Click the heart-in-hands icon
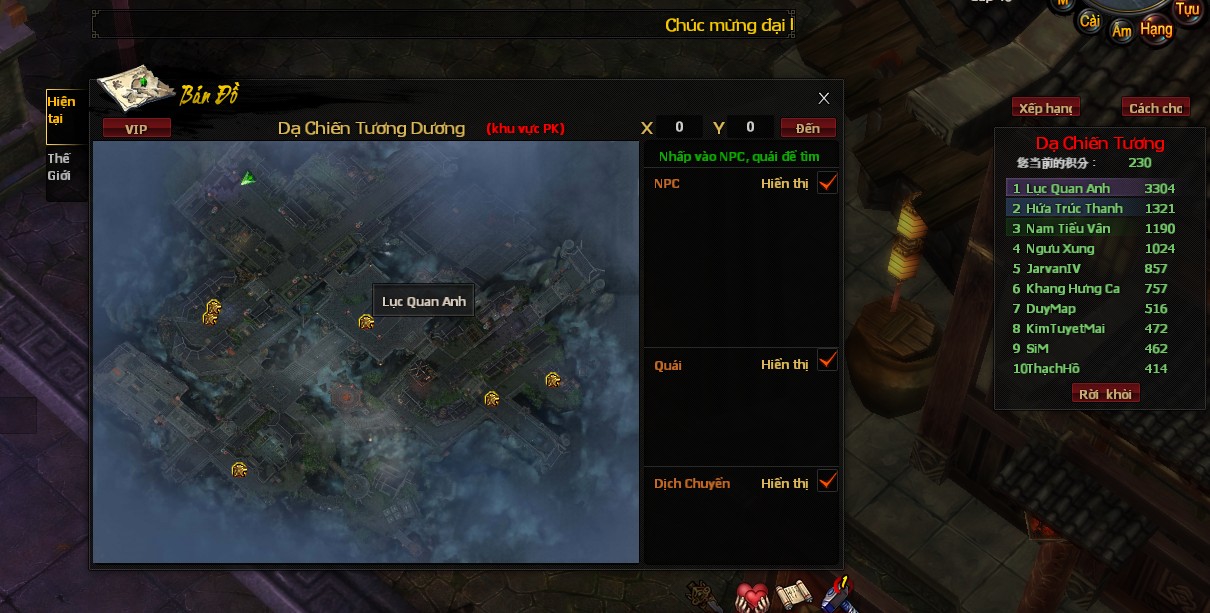 [751, 596]
